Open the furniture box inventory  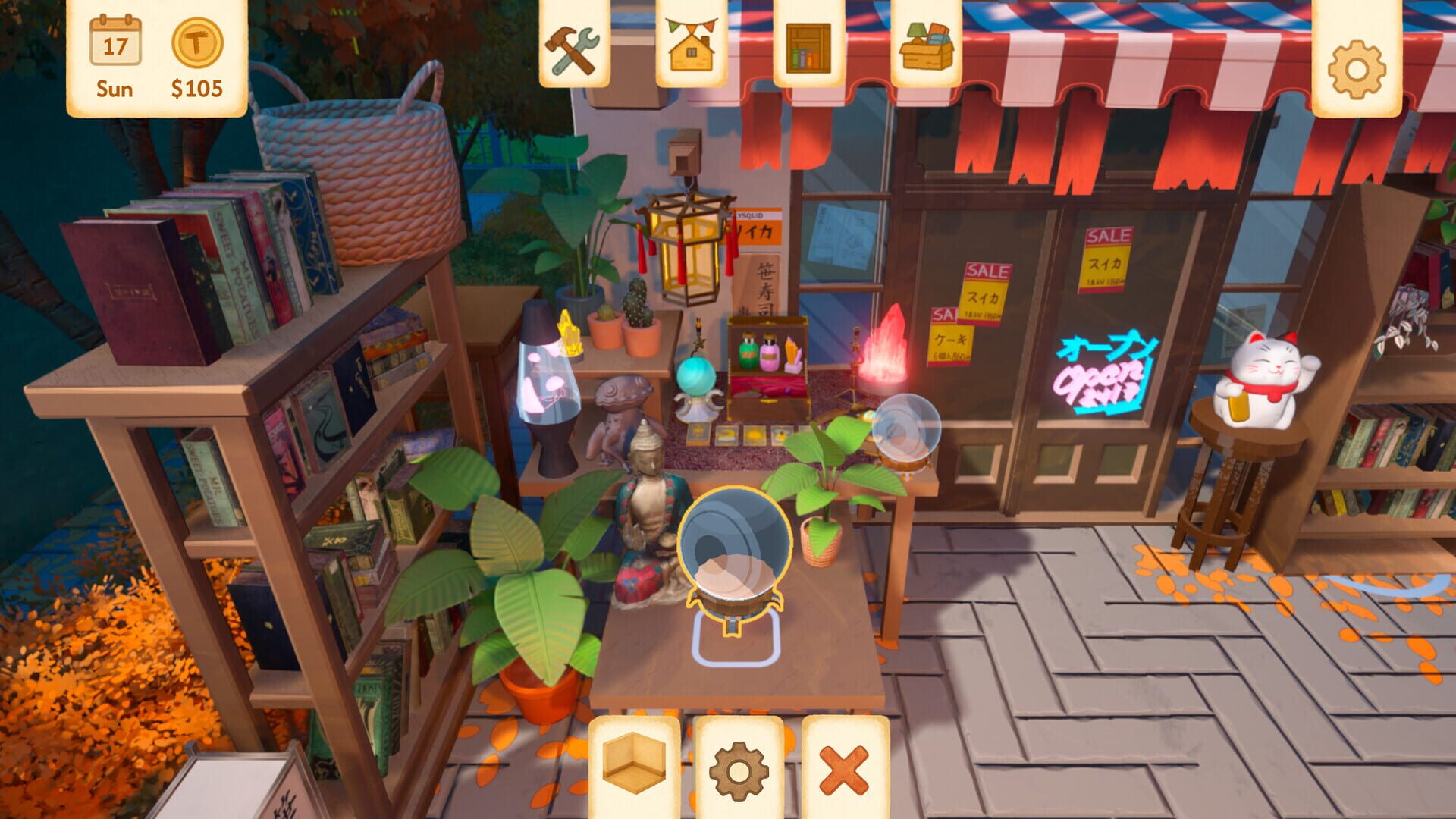[x=924, y=47]
